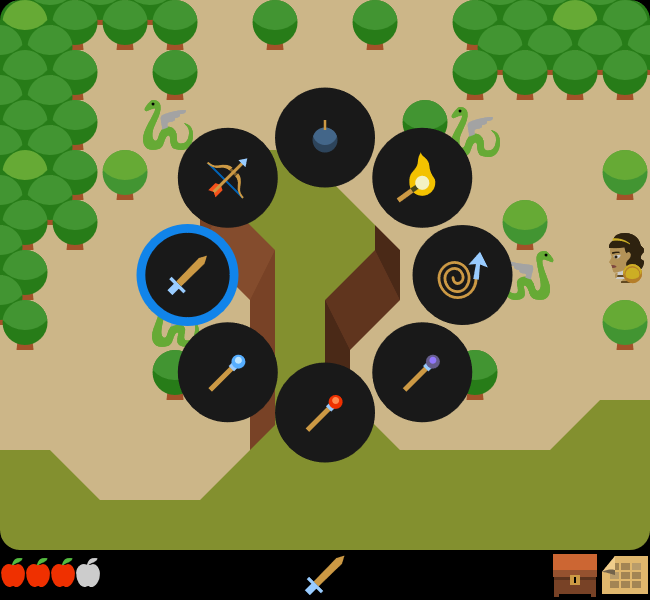
Task: Choose the bow and arrow weapon
Action: pyautogui.click(x=228, y=177)
